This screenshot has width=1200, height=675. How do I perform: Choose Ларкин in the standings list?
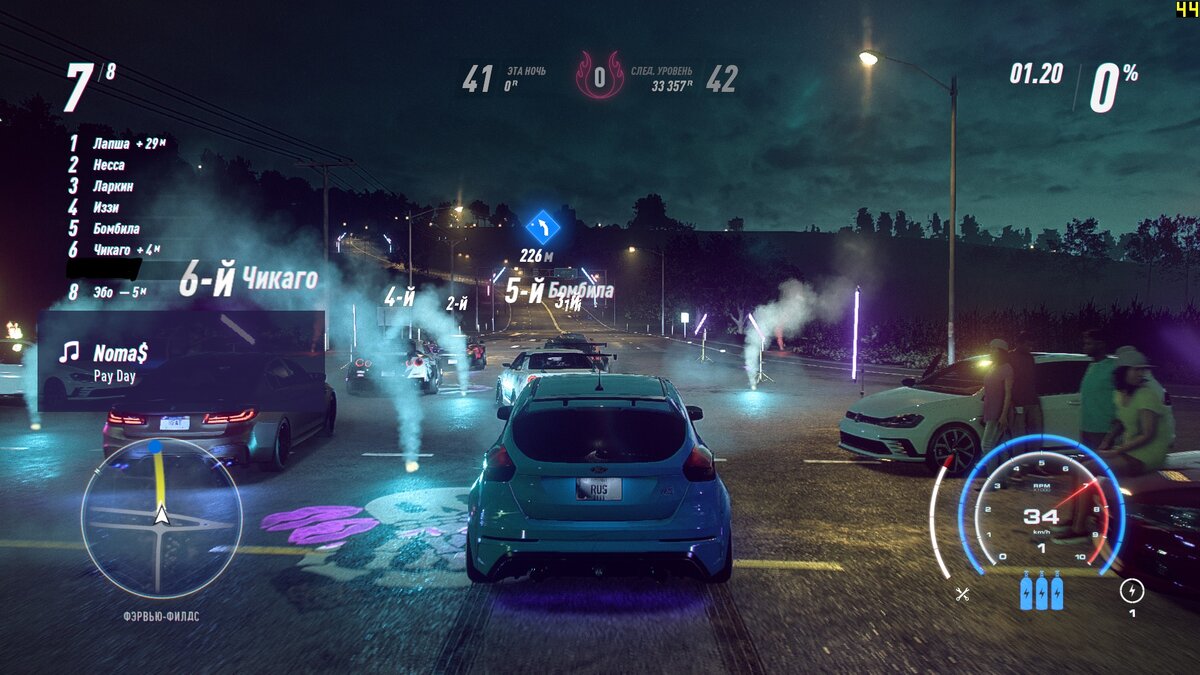(x=113, y=186)
